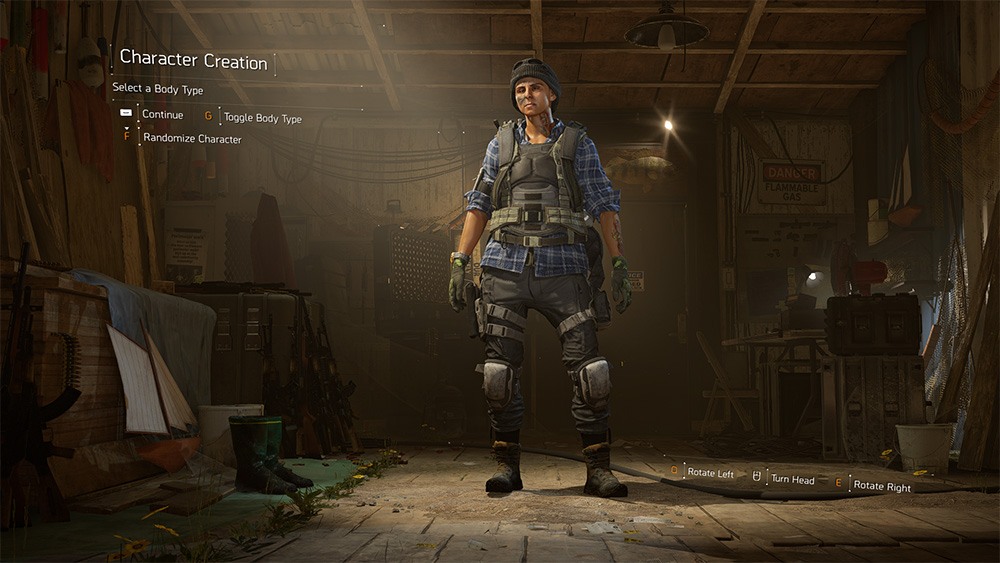Activate the Turn Head control
Viewport: 1000px width, 563px height.
(x=791, y=480)
